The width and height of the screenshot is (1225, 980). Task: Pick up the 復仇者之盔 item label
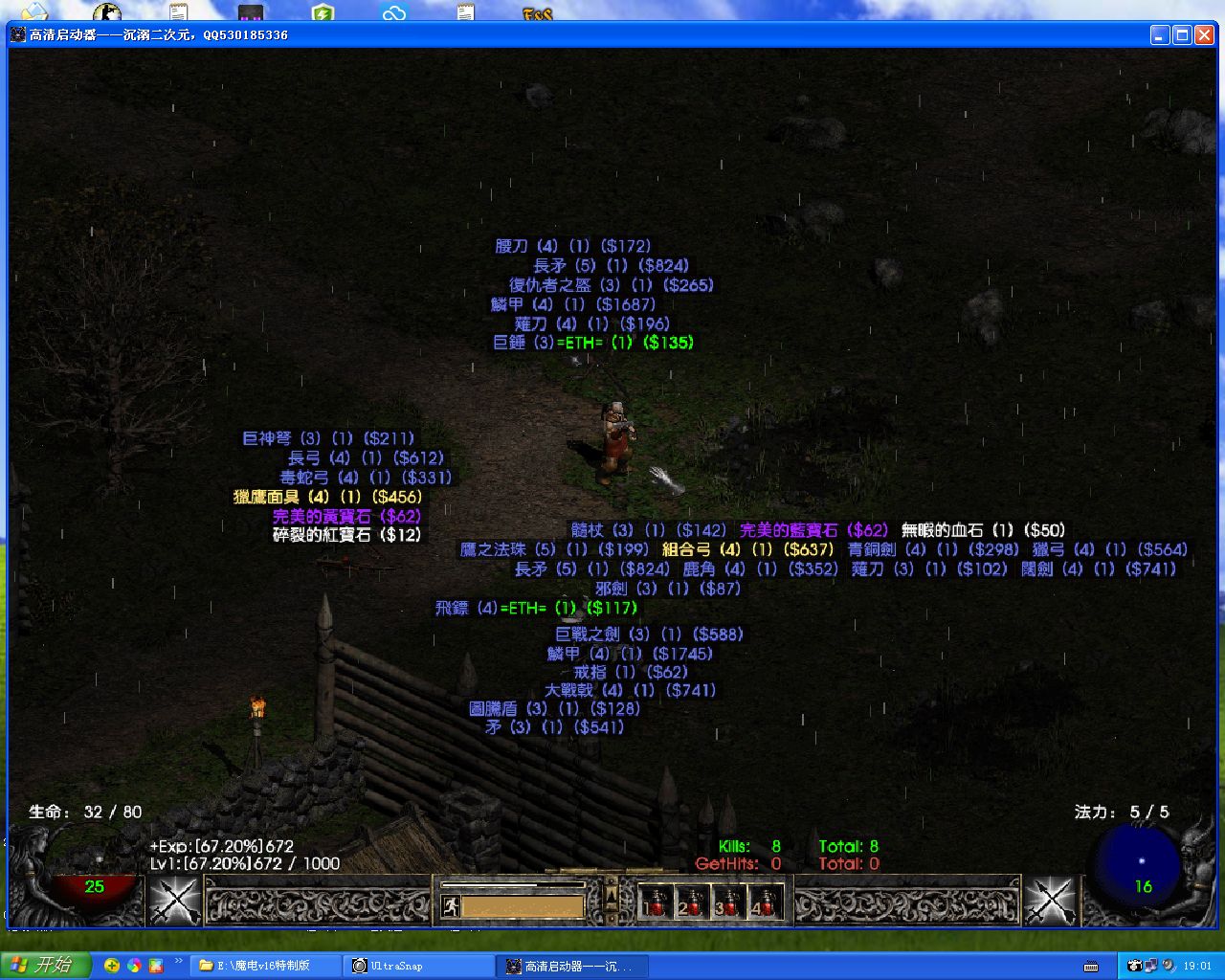[x=611, y=285]
